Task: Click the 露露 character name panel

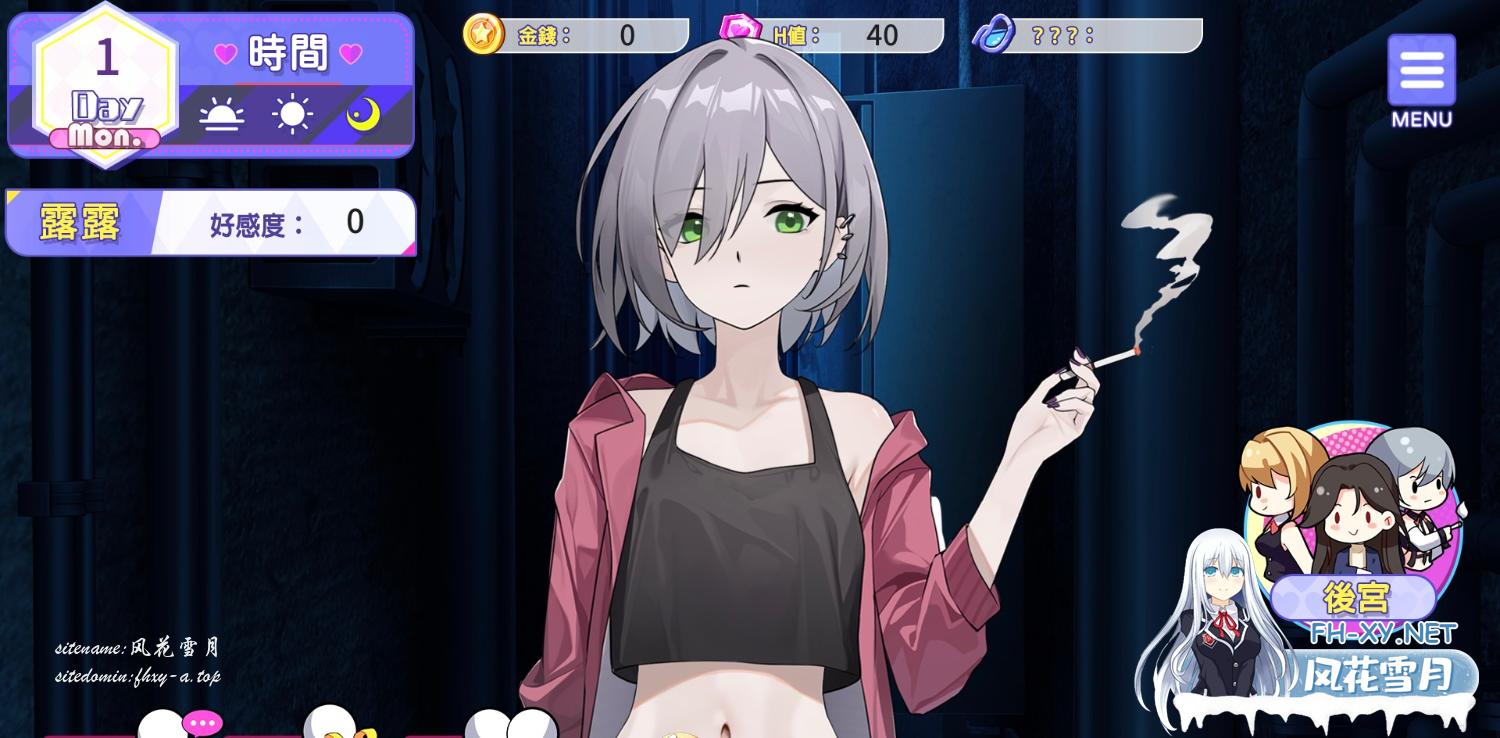Action: tap(80, 222)
